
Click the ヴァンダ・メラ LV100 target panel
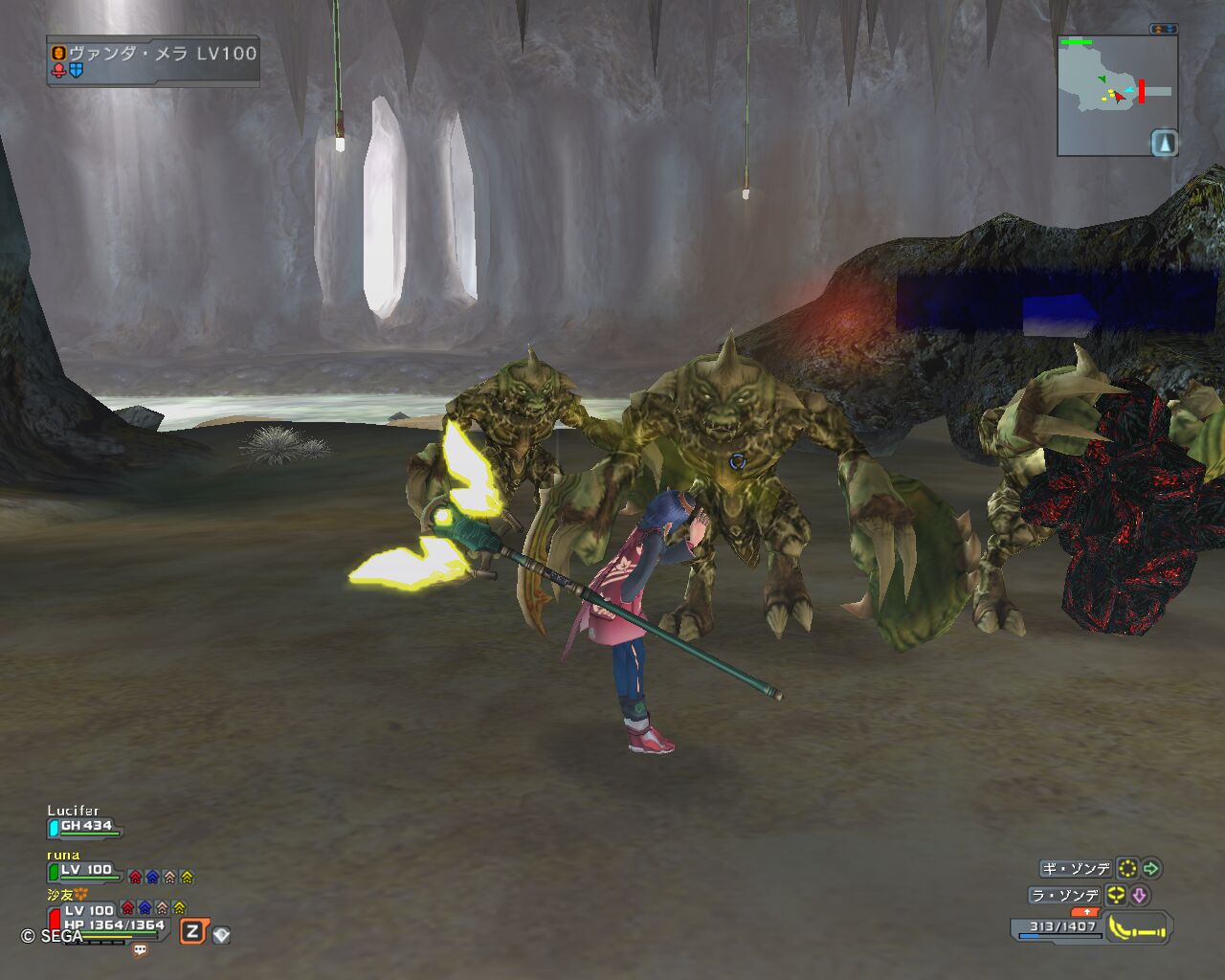coord(153,61)
